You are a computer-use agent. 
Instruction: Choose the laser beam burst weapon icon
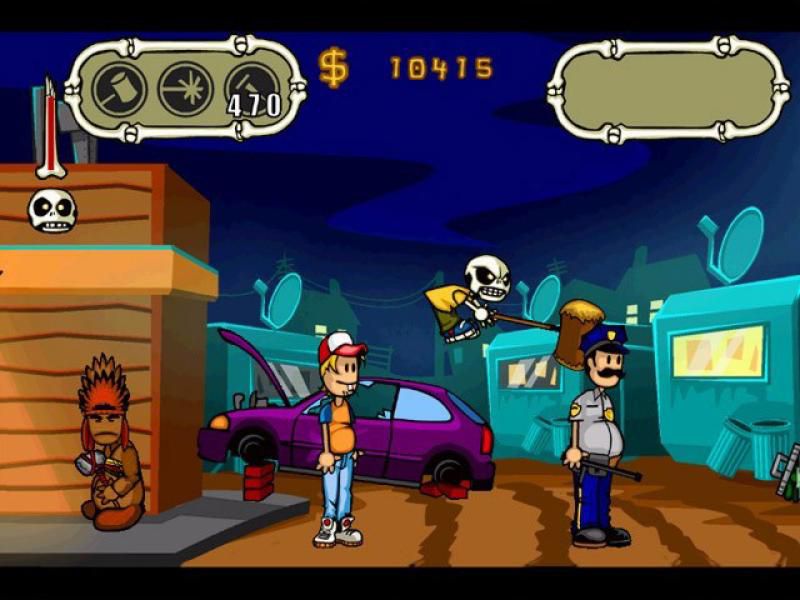(x=184, y=89)
